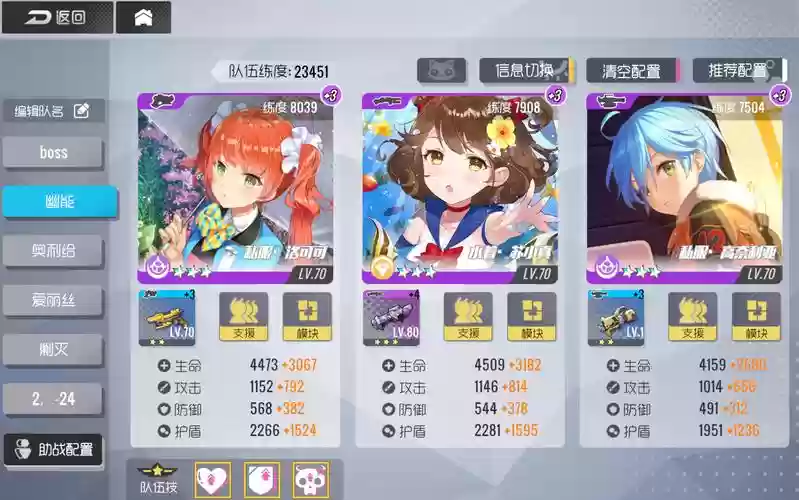Open the LV.80 weapon slot
The image size is (799, 500).
point(392,318)
